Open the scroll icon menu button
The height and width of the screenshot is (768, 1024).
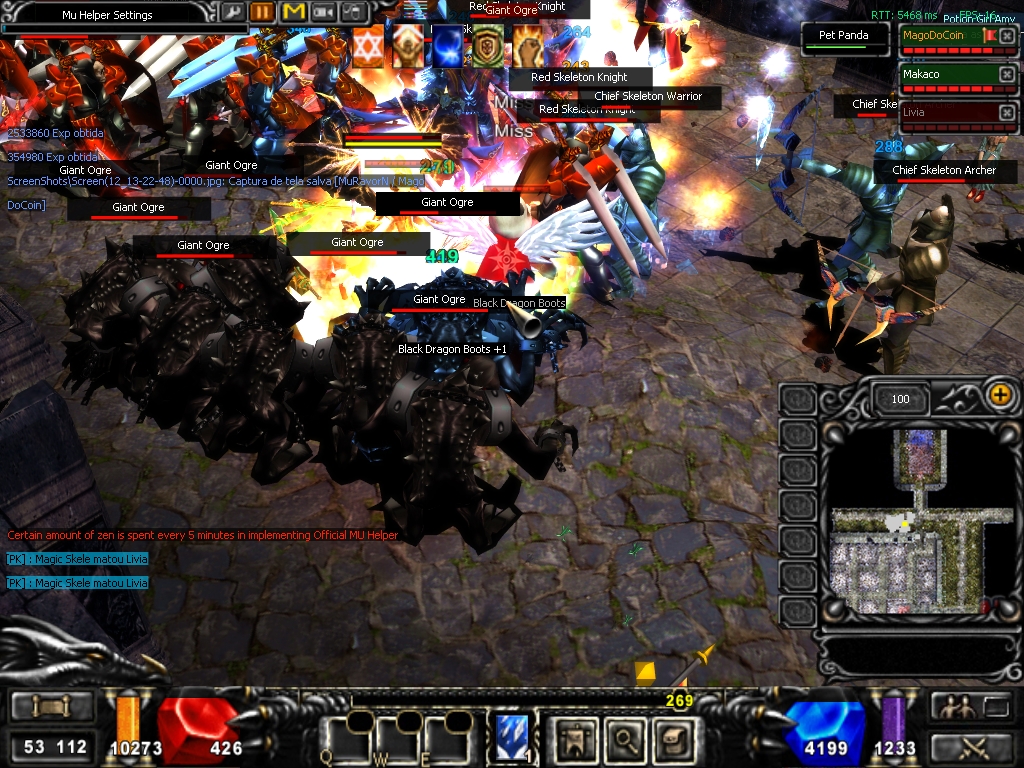pyautogui.click(x=670, y=739)
